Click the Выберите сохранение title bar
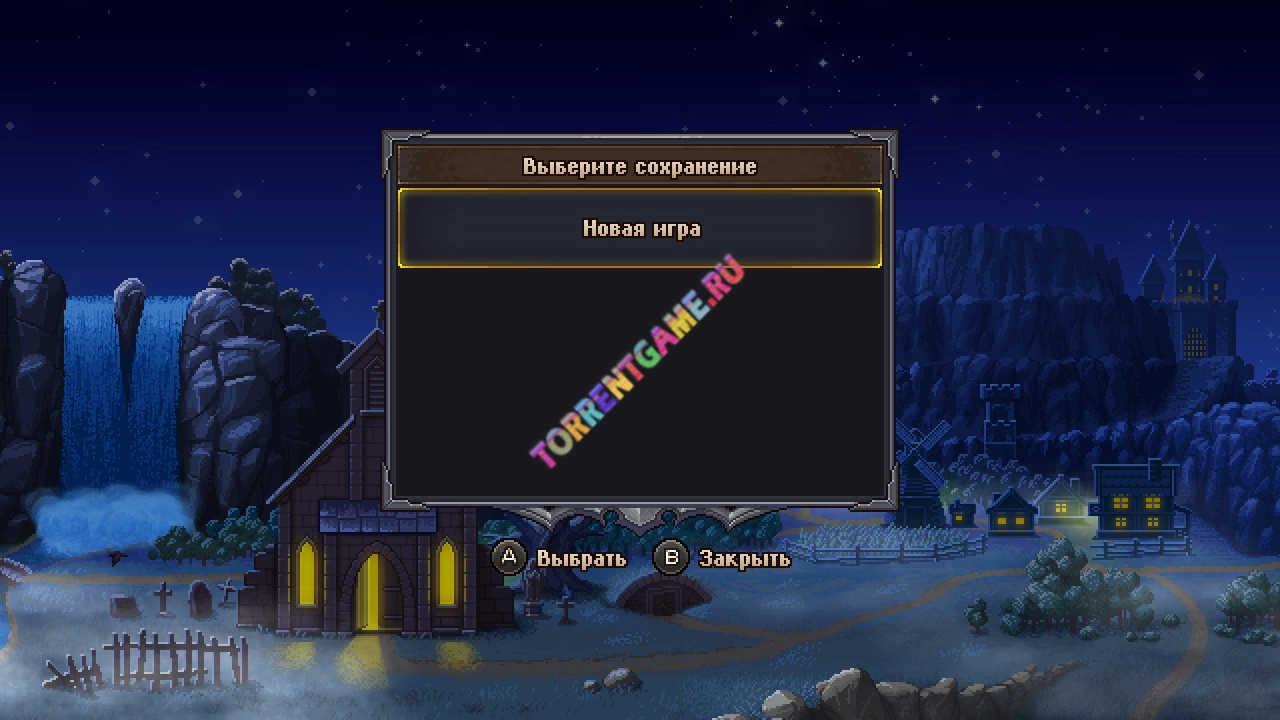 click(640, 166)
